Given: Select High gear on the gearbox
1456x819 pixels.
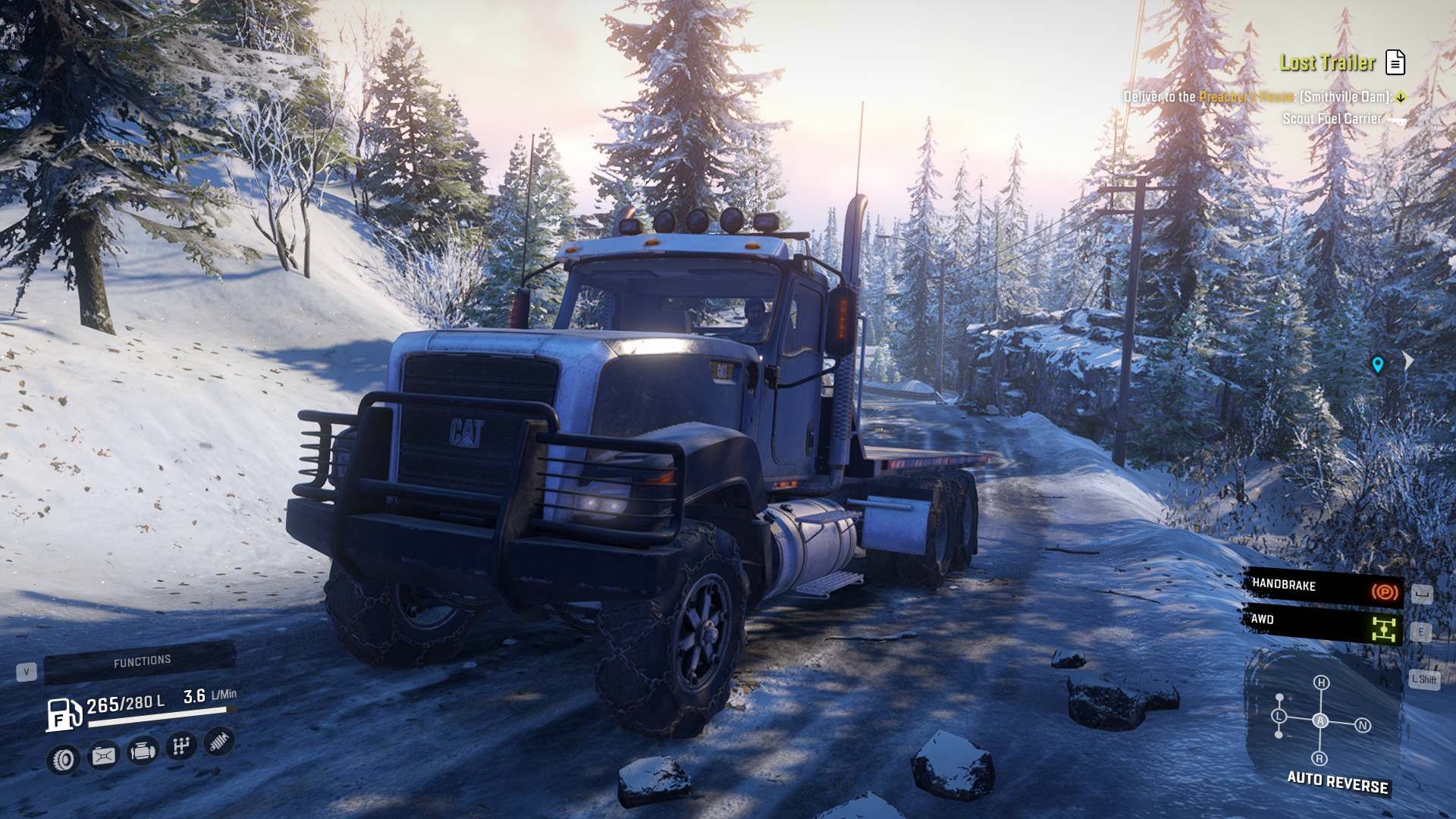Looking at the screenshot, I should [x=1321, y=682].
